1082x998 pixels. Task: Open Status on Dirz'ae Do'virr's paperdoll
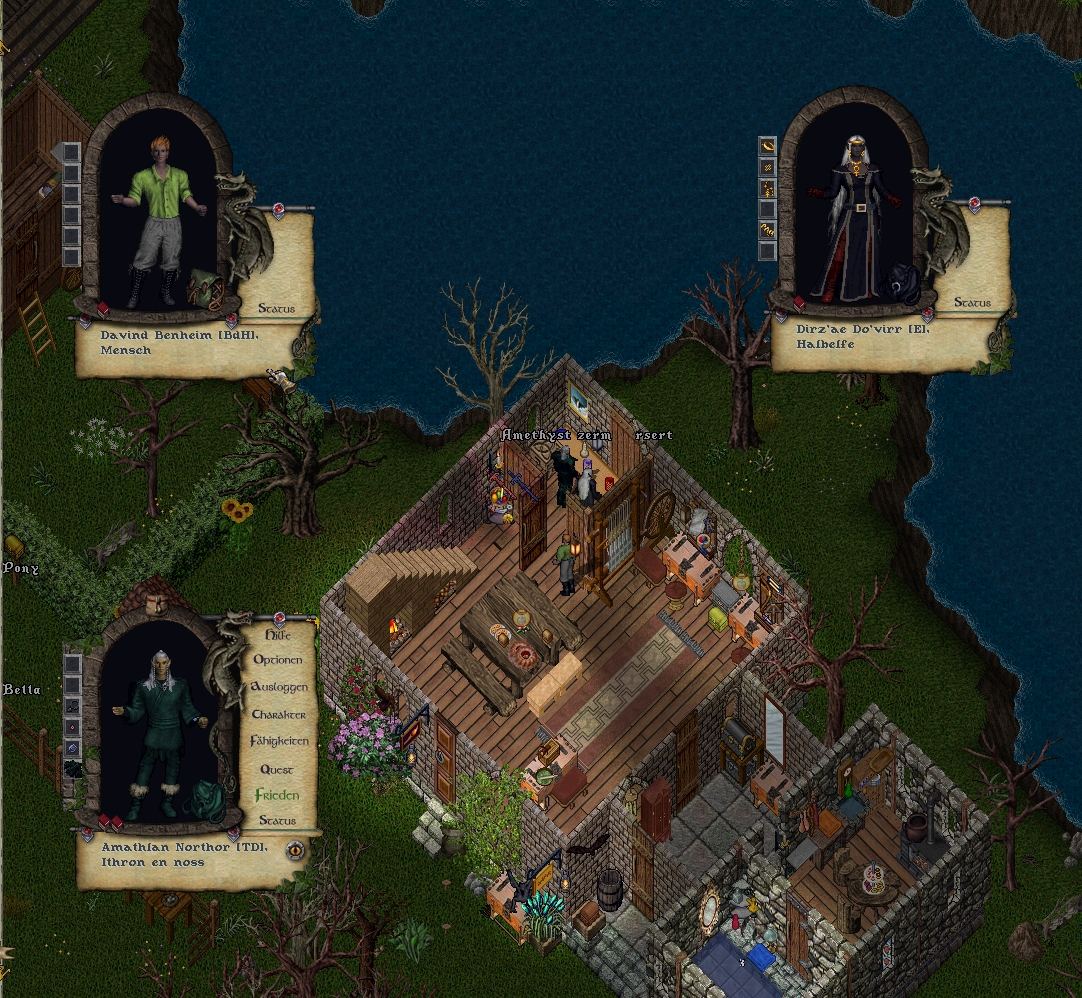[972, 302]
